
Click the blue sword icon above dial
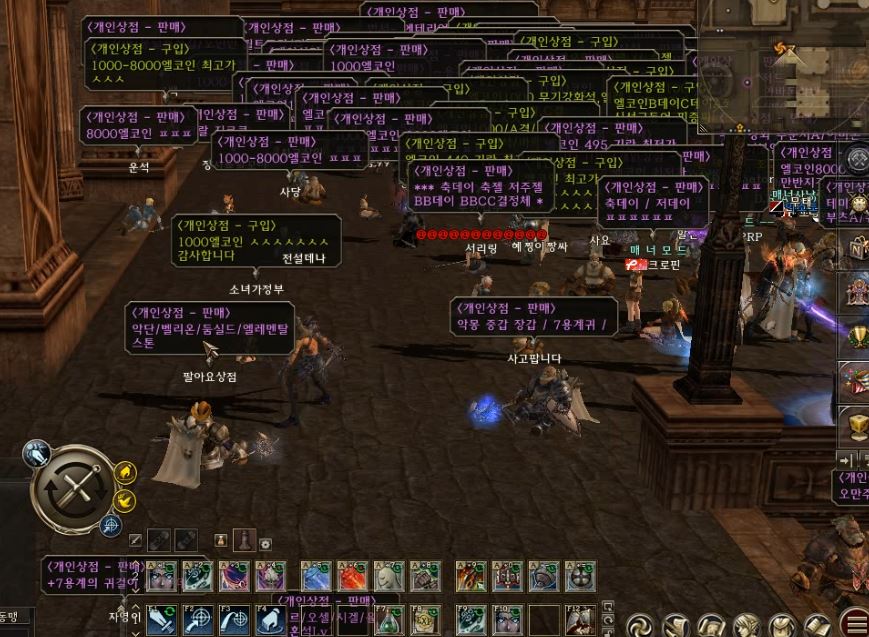pyautogui.click(x=37, y=454)
